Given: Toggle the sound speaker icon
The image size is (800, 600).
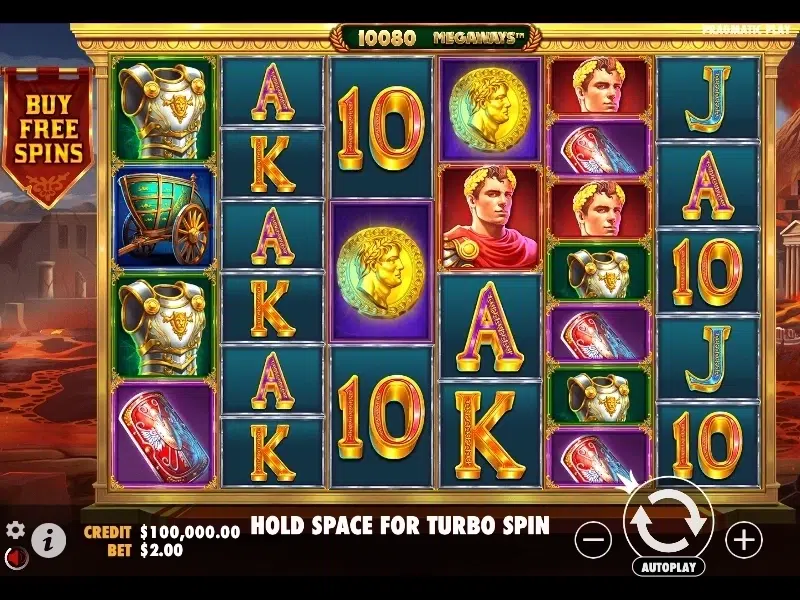Looking at the screenshot, I should [14, 556].
